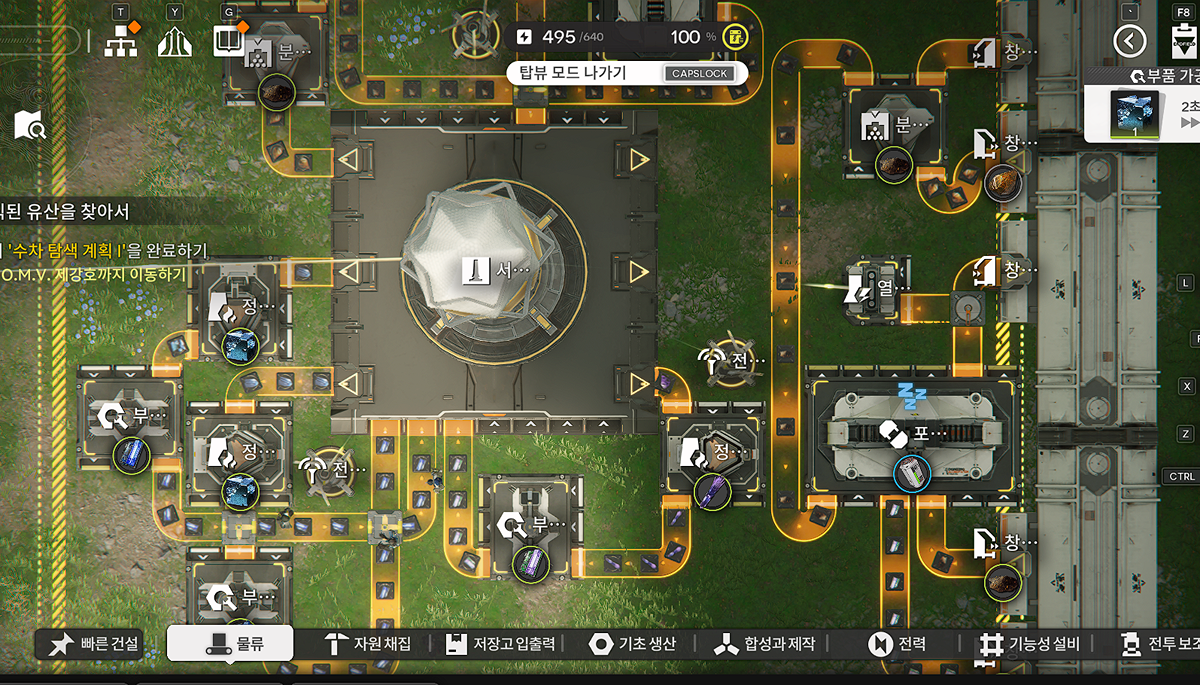Click the circled left-arrow collapse button
This screenshot has height=685, width=1200.
[x=1131, y=41]
